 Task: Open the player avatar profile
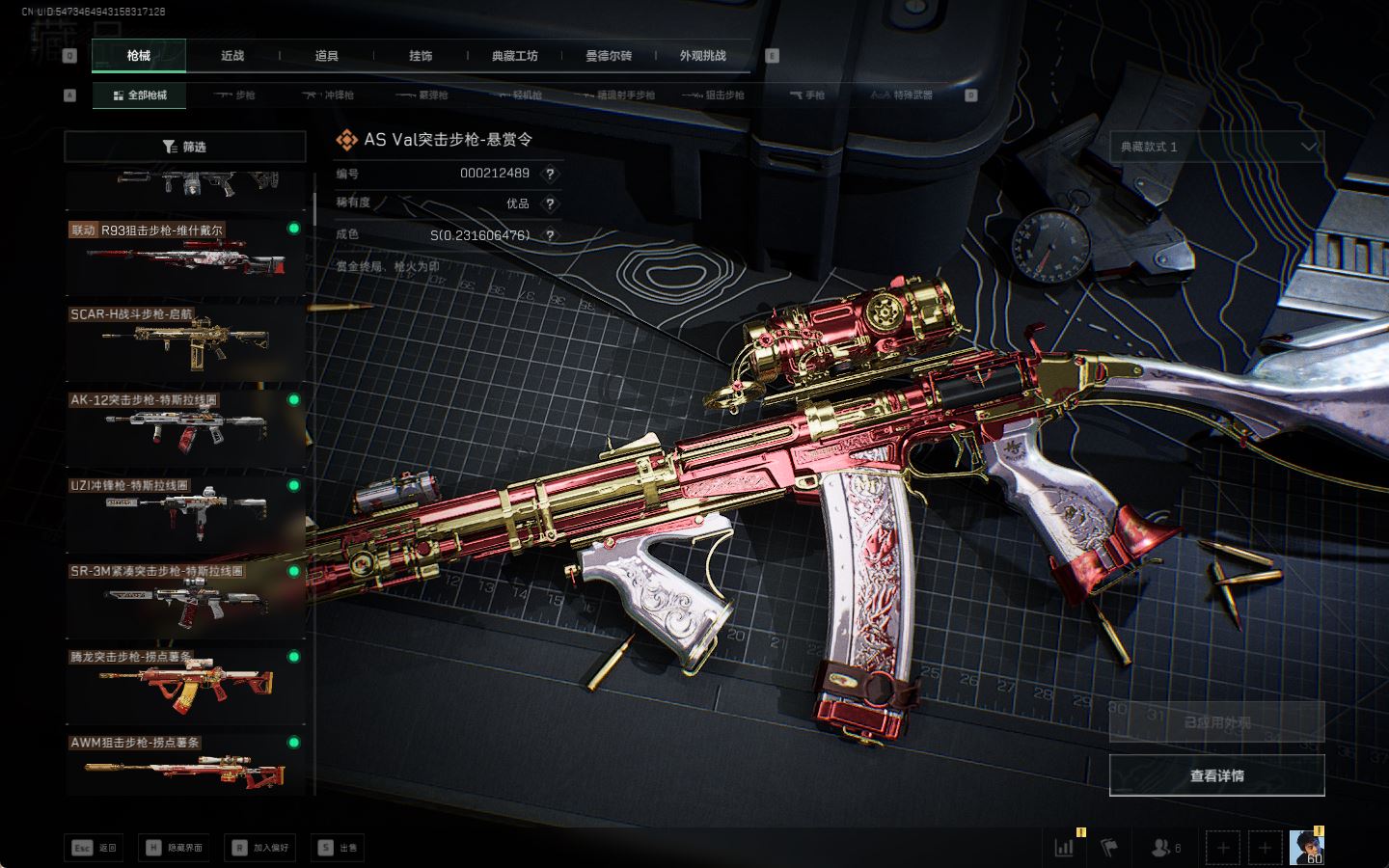click(x=1306, y=847)
